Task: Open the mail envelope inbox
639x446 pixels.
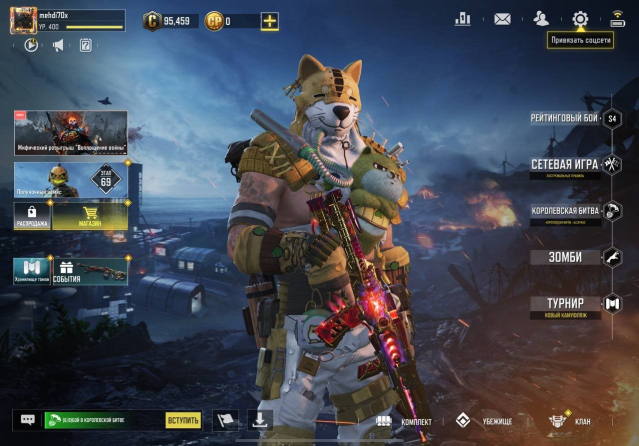Action: coord(502,19)
